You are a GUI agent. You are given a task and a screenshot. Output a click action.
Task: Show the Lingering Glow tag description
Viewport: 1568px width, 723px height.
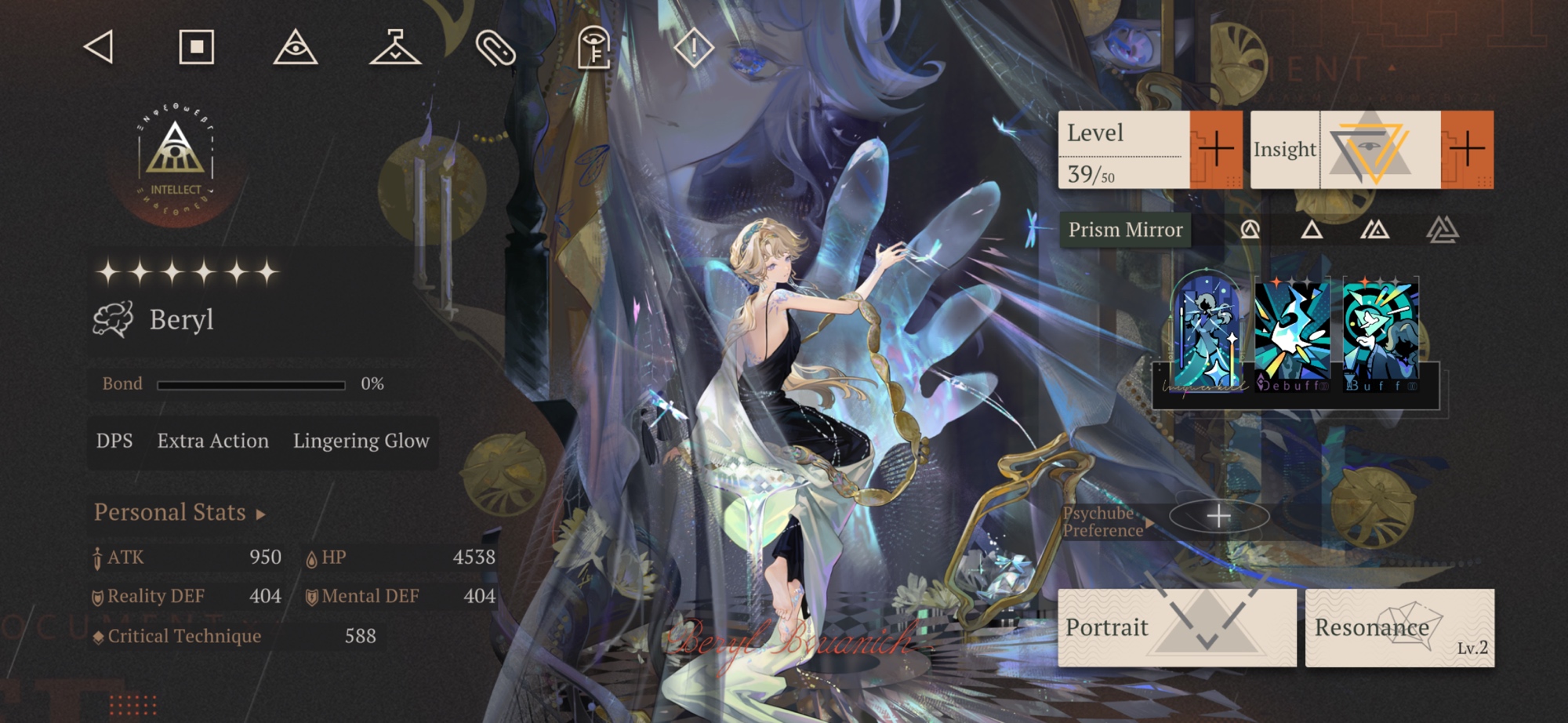[x=361, y=441]
